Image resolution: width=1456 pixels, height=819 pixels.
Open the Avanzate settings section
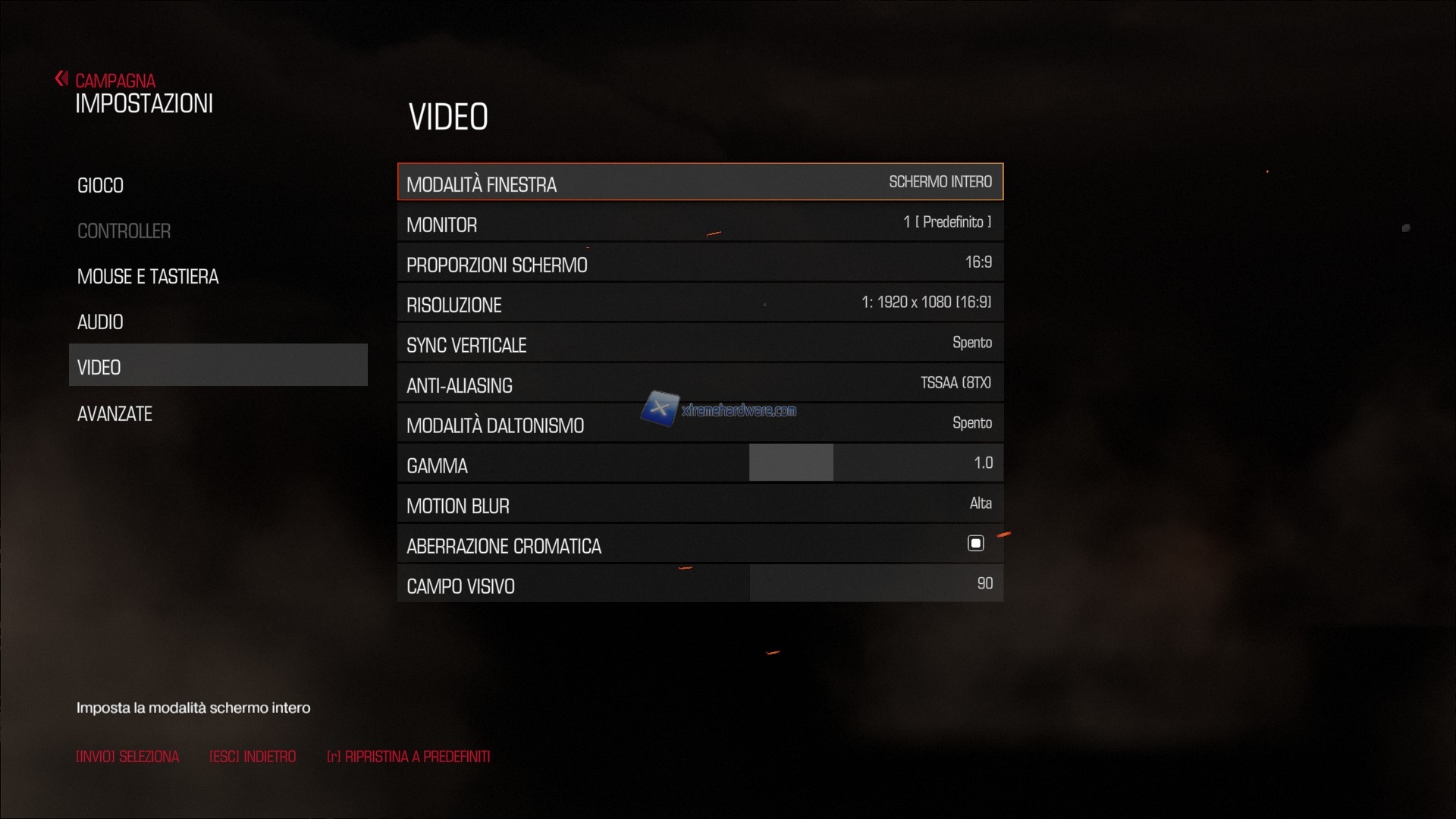(115, 414)
